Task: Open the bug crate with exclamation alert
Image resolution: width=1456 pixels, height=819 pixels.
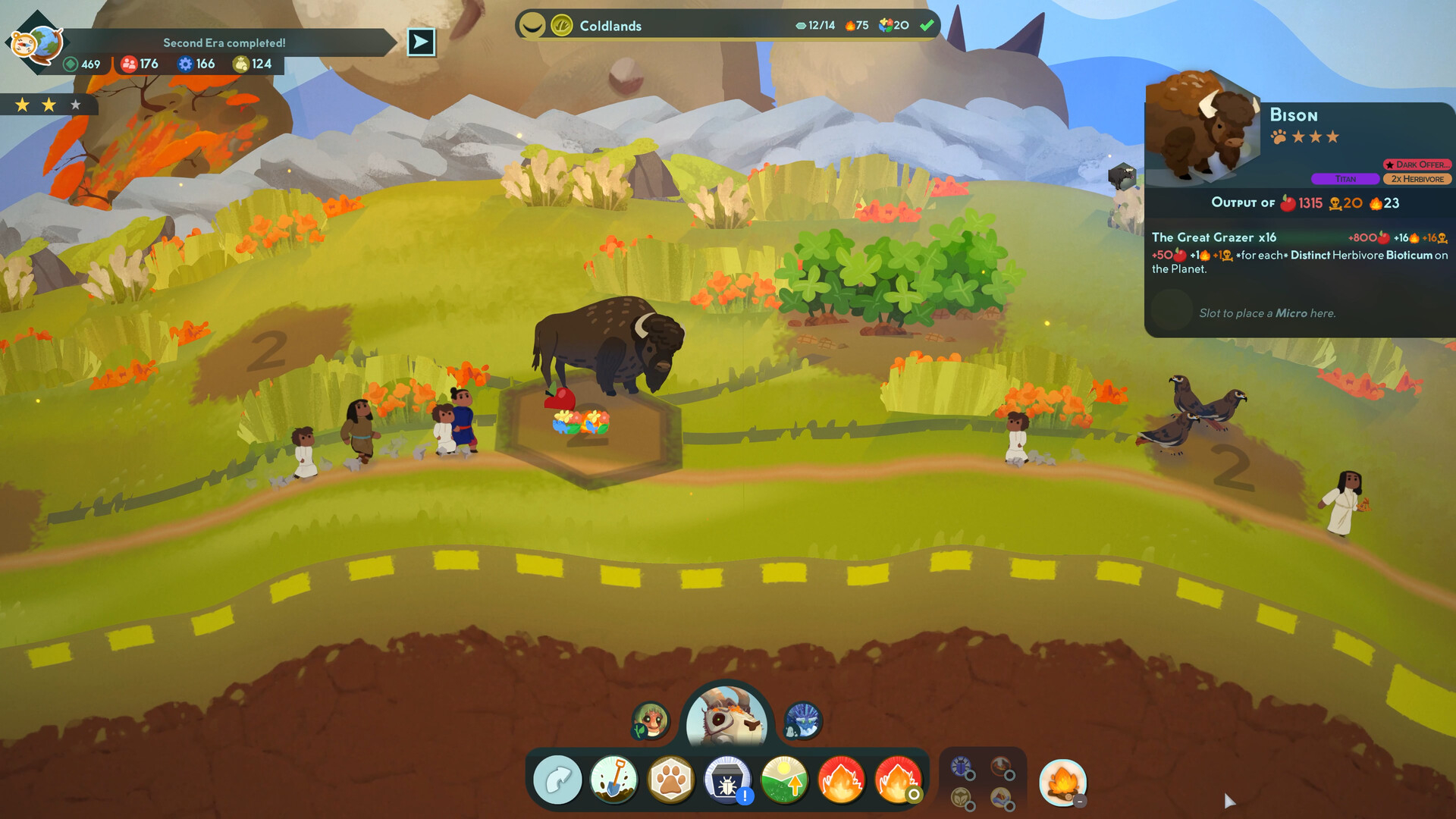Action: tap(727, 780)
